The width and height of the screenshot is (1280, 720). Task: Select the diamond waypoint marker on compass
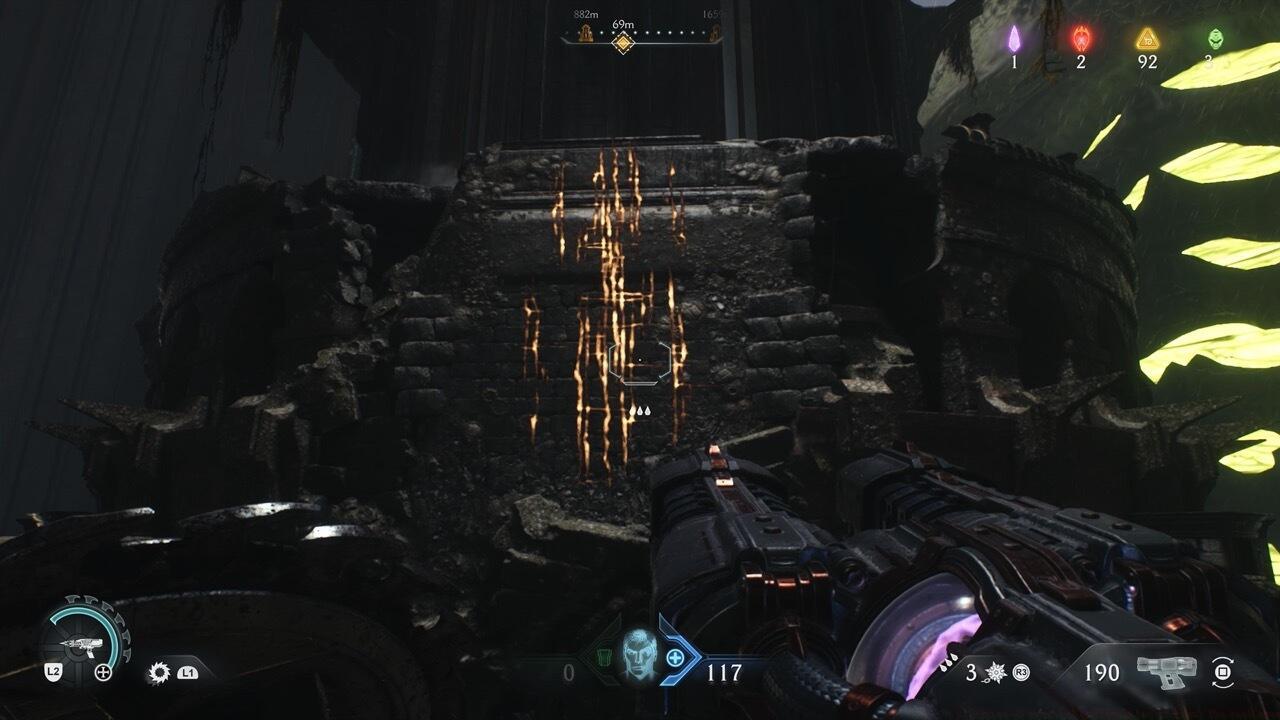pos(623,41)
